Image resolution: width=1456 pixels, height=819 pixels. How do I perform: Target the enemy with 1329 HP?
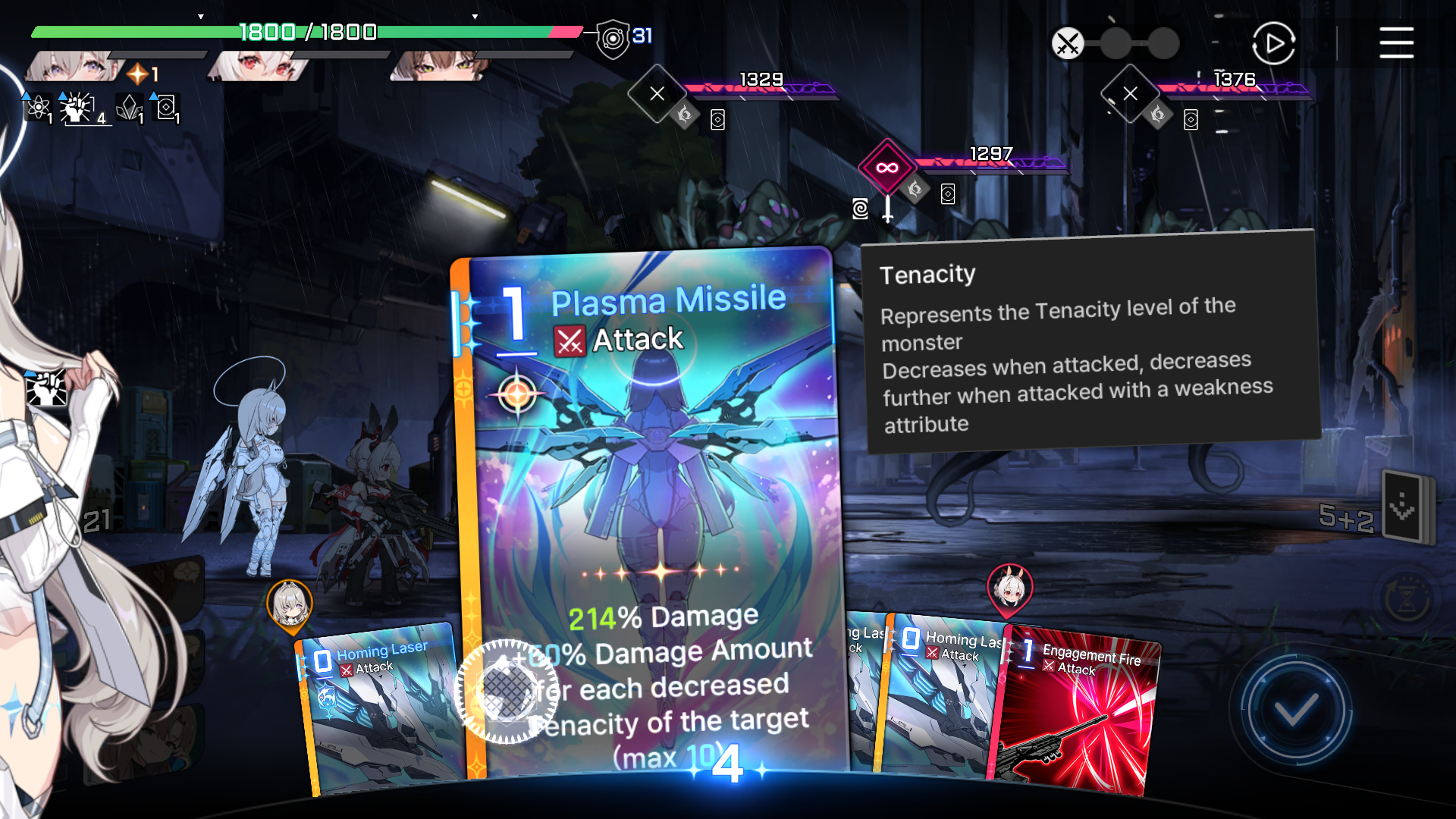[657, 94]
